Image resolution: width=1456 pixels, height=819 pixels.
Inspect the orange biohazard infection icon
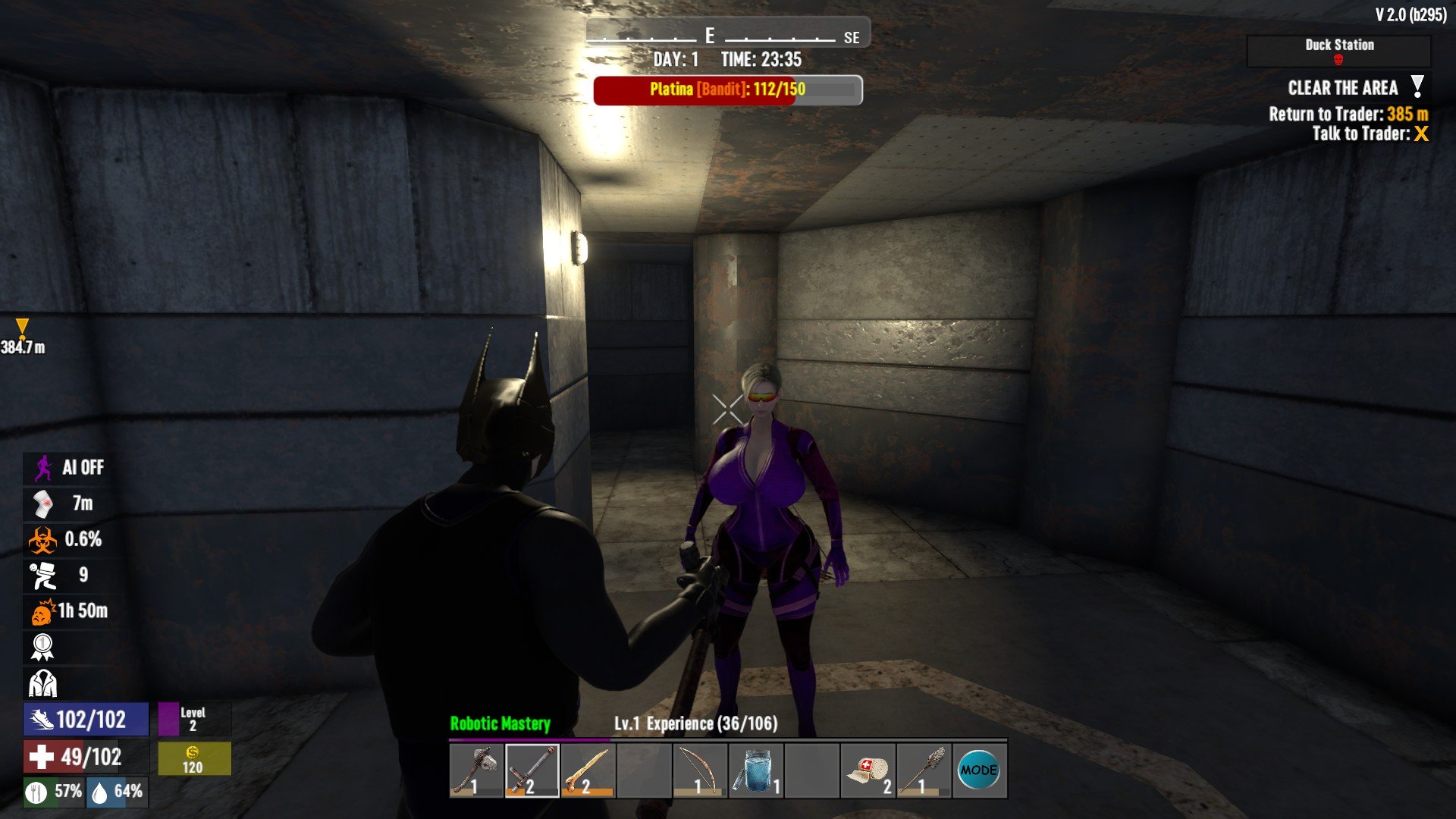tap(43, 540)
